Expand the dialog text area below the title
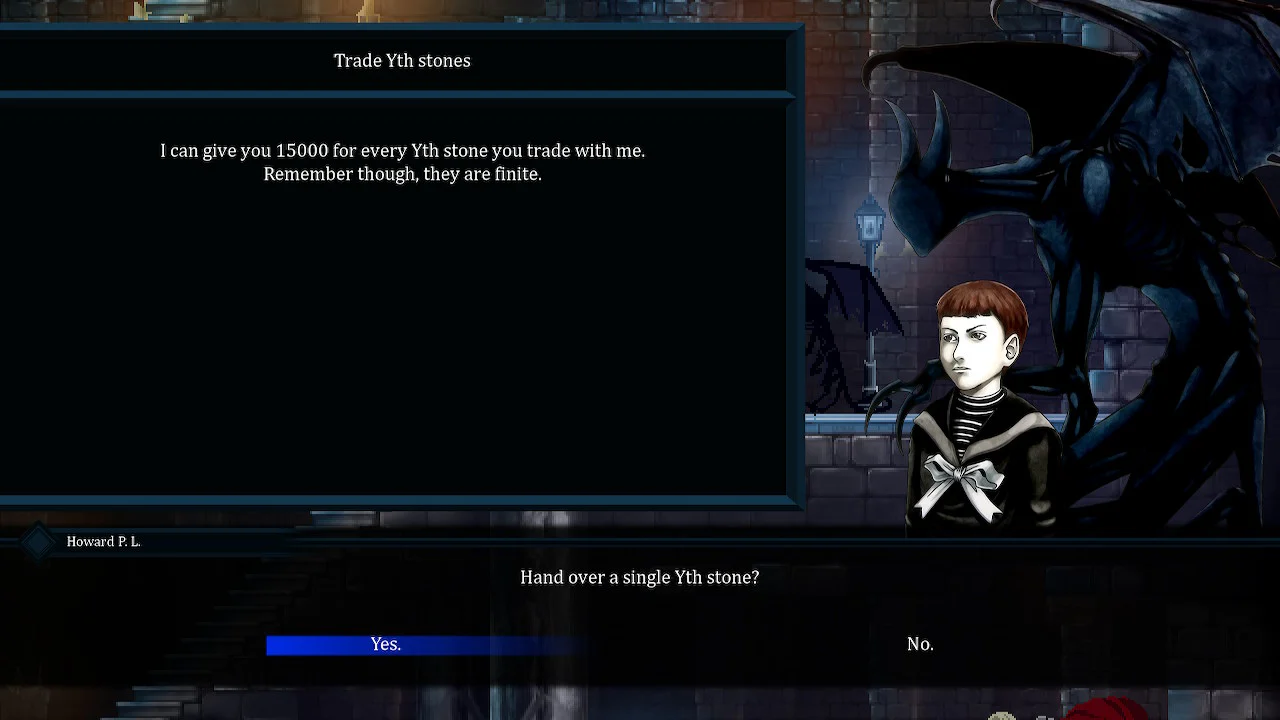Screen dimensions: 1280x720 coord(400,300)
